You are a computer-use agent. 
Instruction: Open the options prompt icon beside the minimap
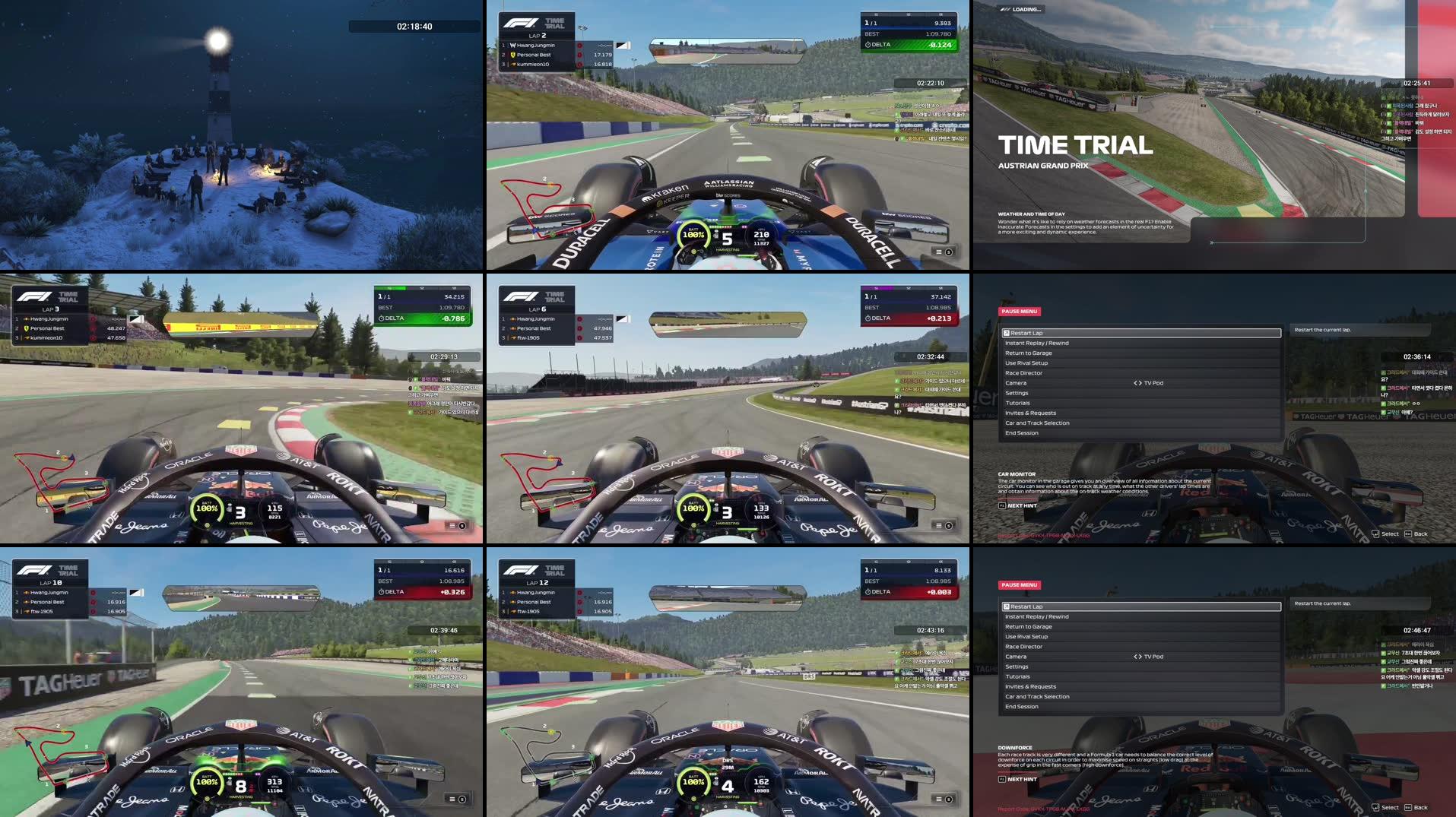[945, 251]
